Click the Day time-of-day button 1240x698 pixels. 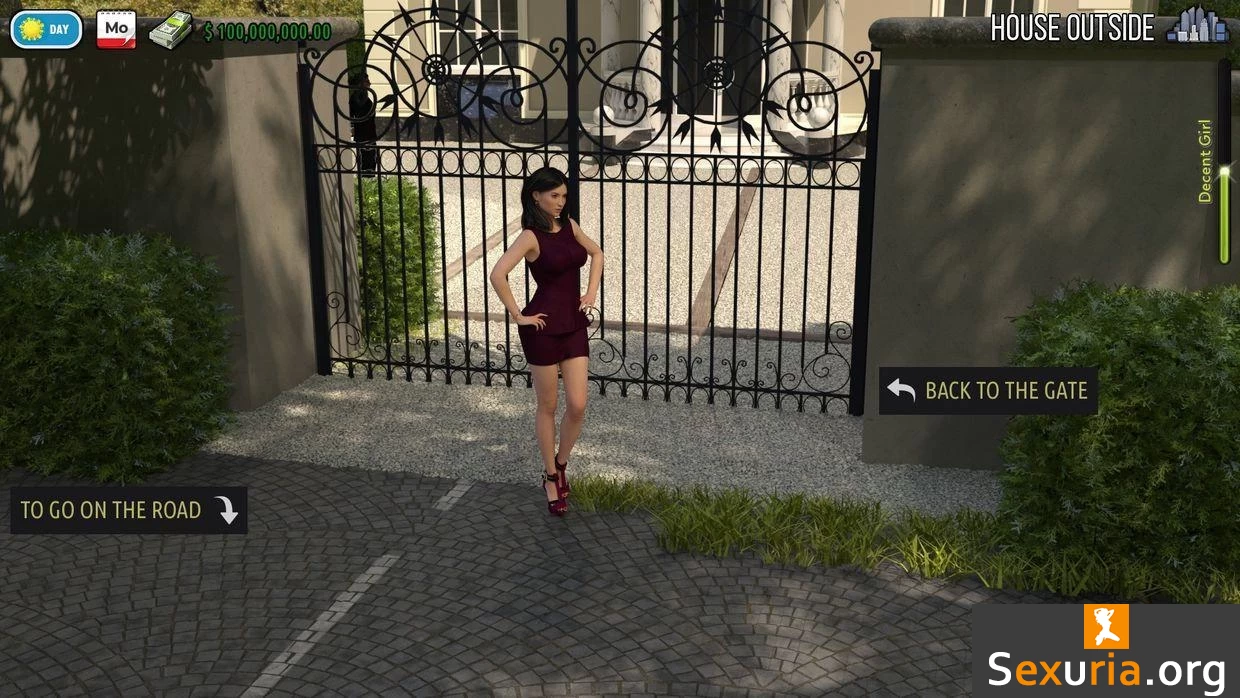click(46, 29)
